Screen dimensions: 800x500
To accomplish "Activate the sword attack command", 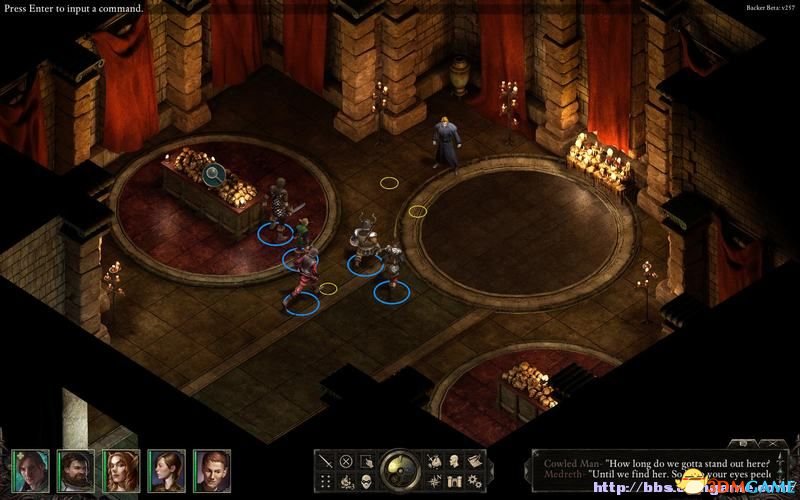I will [326, 461].
